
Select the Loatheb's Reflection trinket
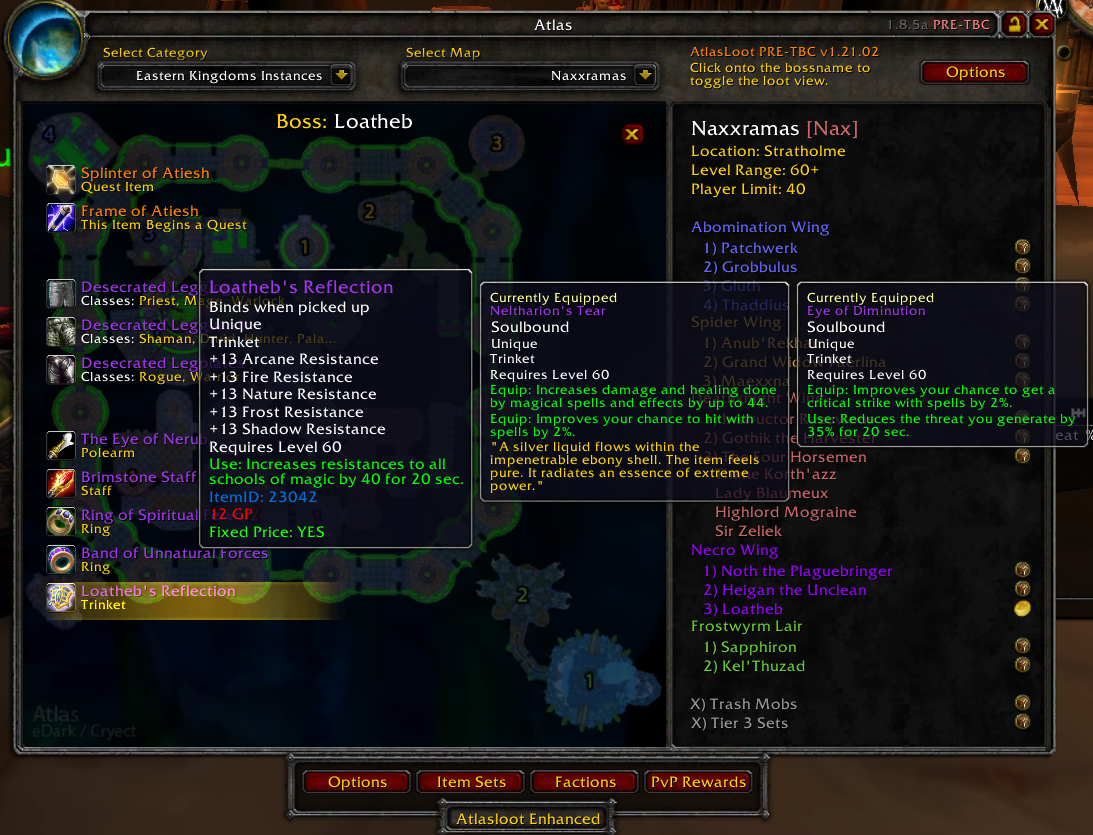tap(158, 591)
